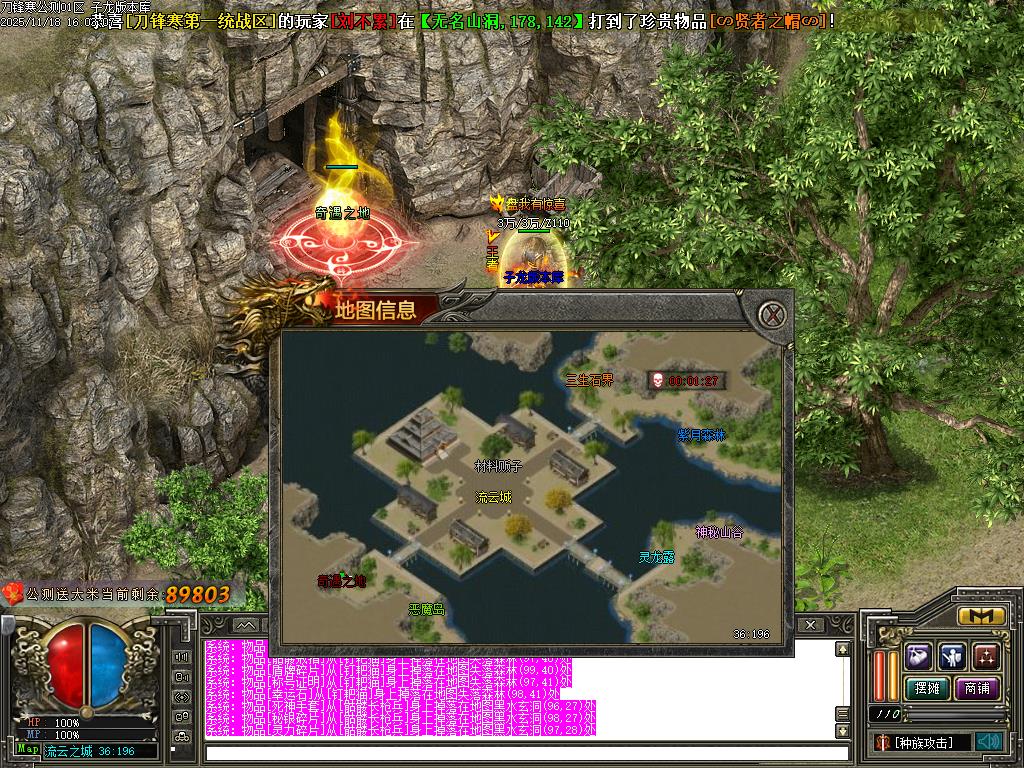Open the bag pouch icon

coord(919,656)
